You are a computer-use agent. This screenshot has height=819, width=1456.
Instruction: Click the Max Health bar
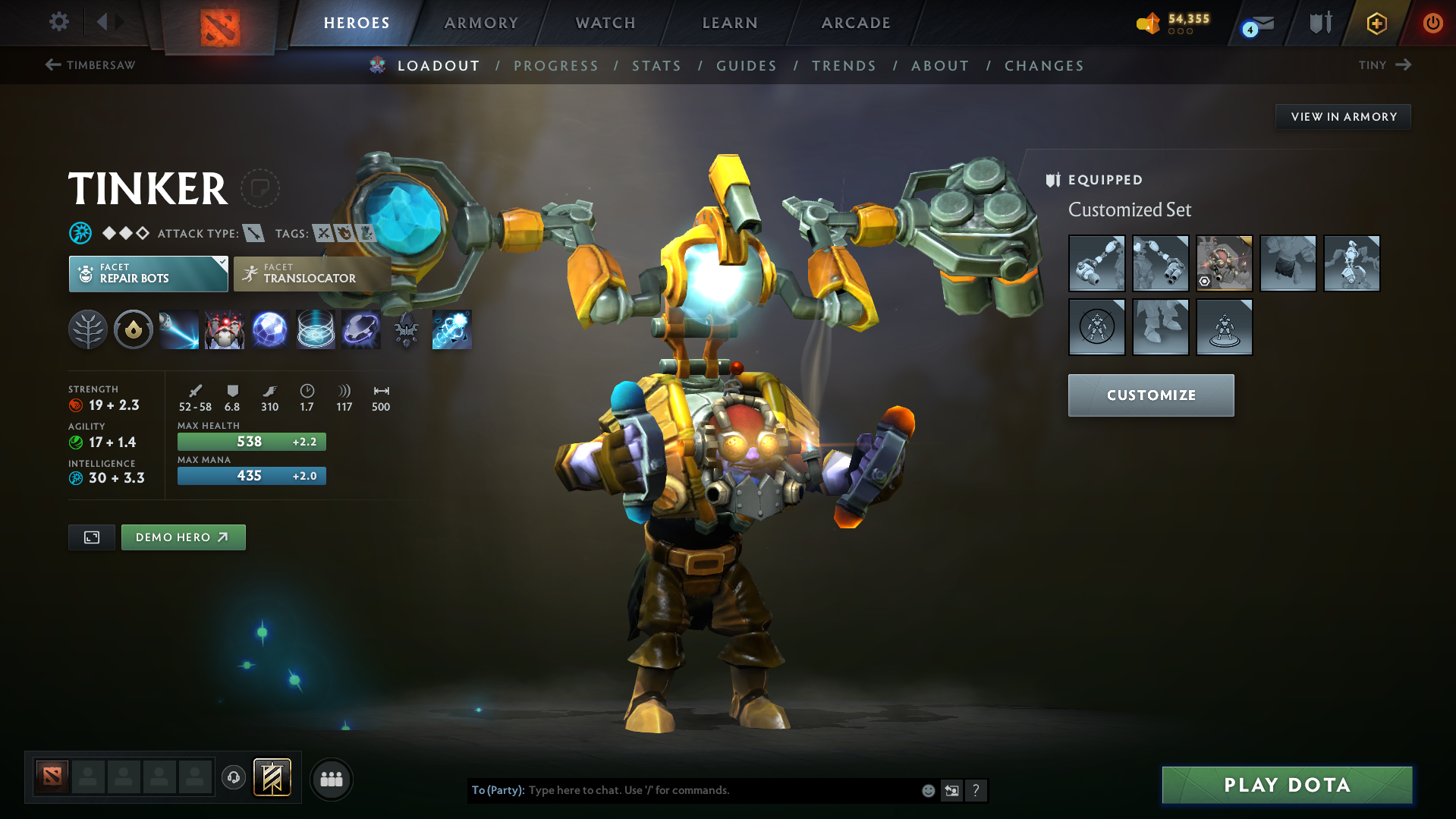coord(251,441)
